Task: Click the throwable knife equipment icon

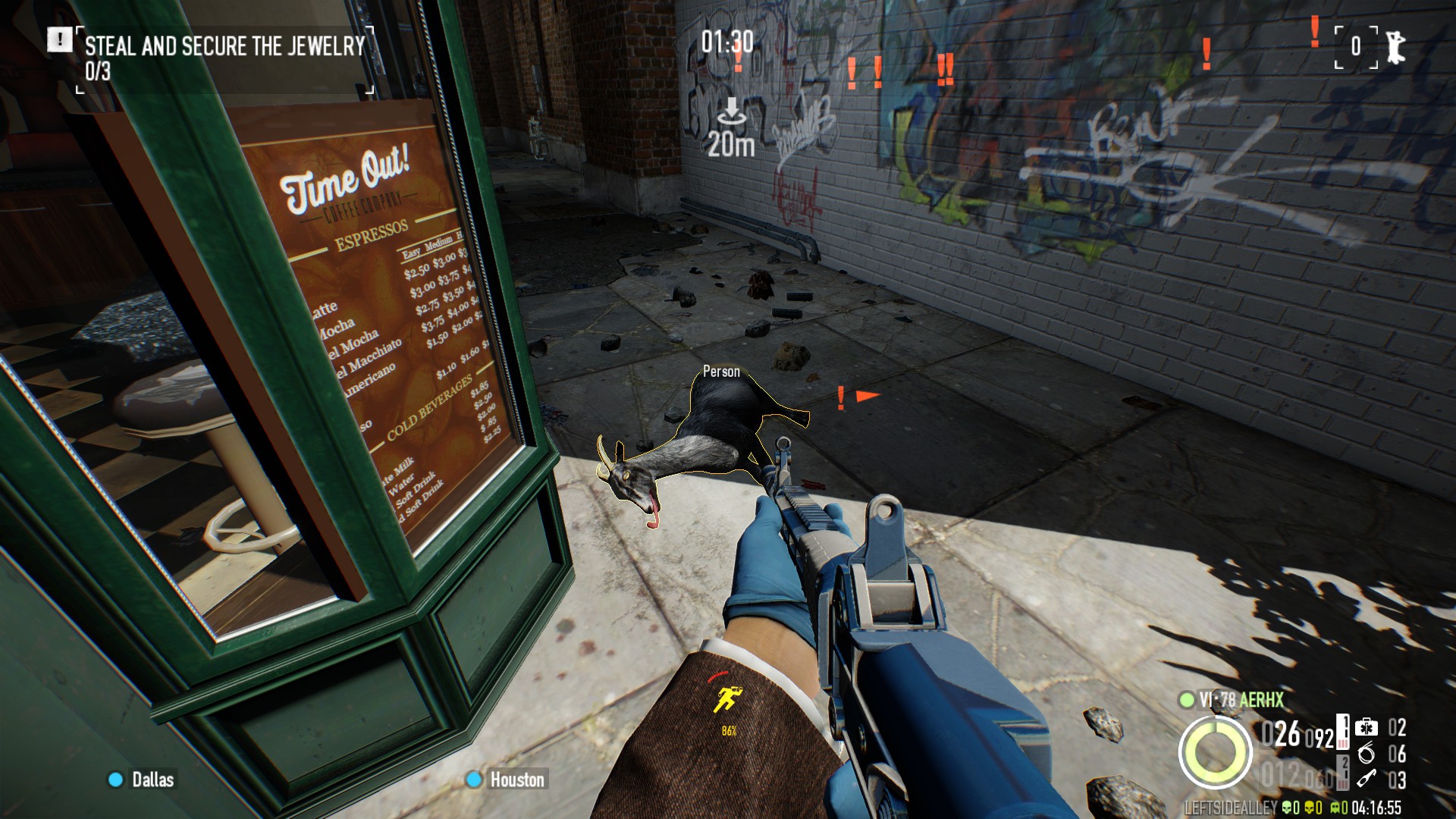Action: click(1367, 779)
